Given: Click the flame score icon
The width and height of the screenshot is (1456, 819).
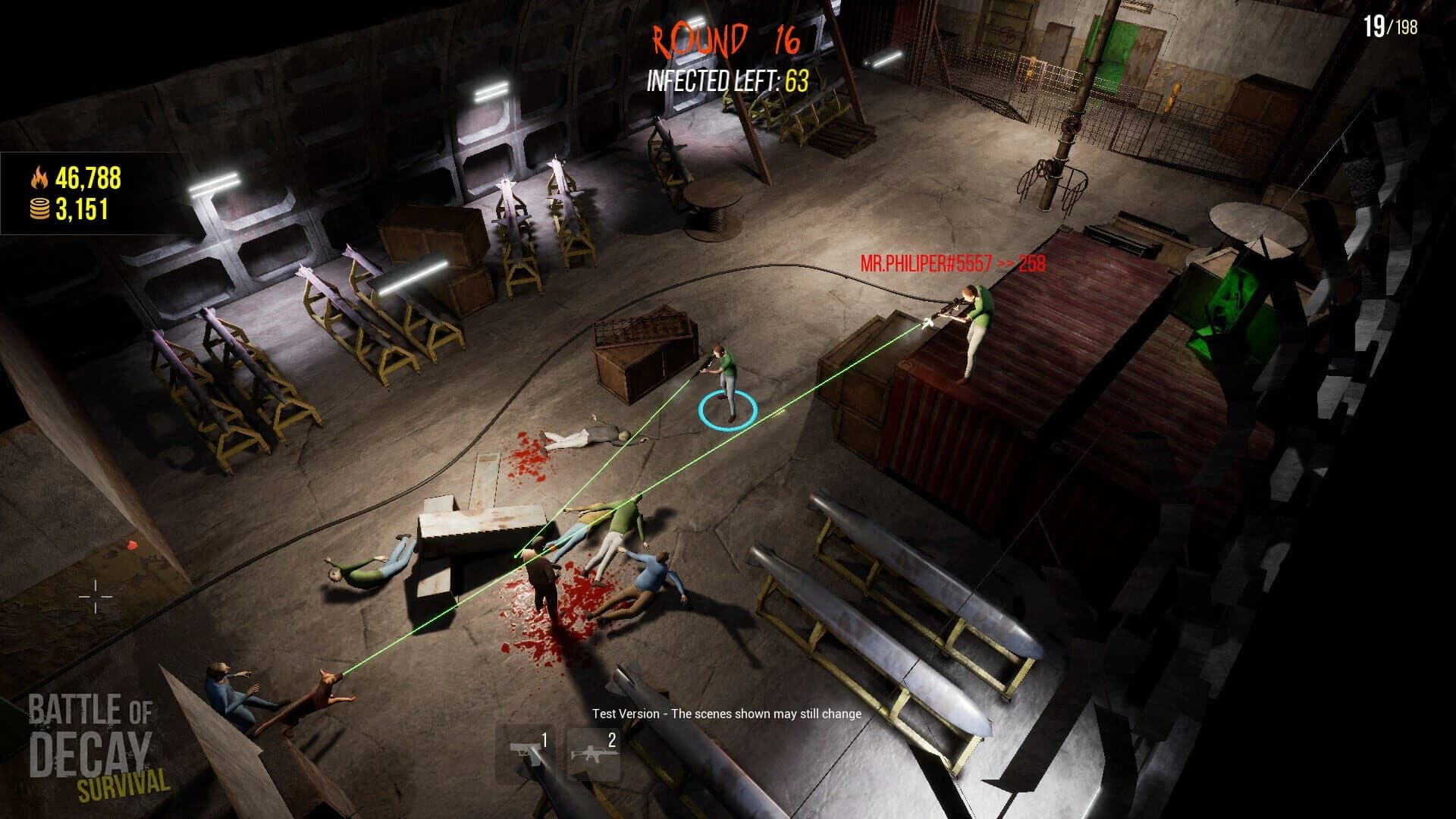Looking at the screenshot, I should click(39, 177).
